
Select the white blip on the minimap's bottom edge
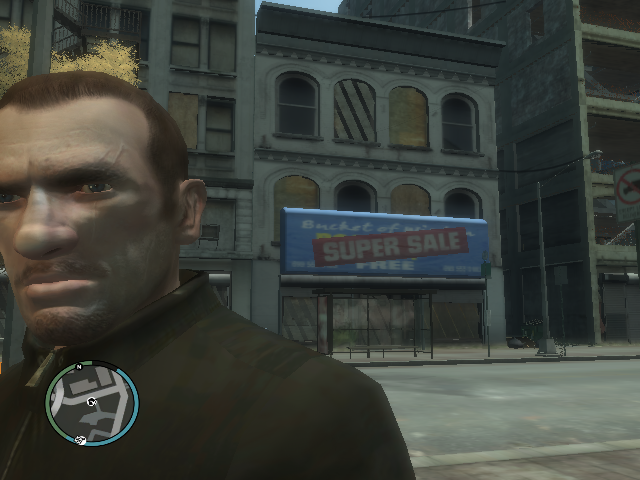tap(82, 439)
